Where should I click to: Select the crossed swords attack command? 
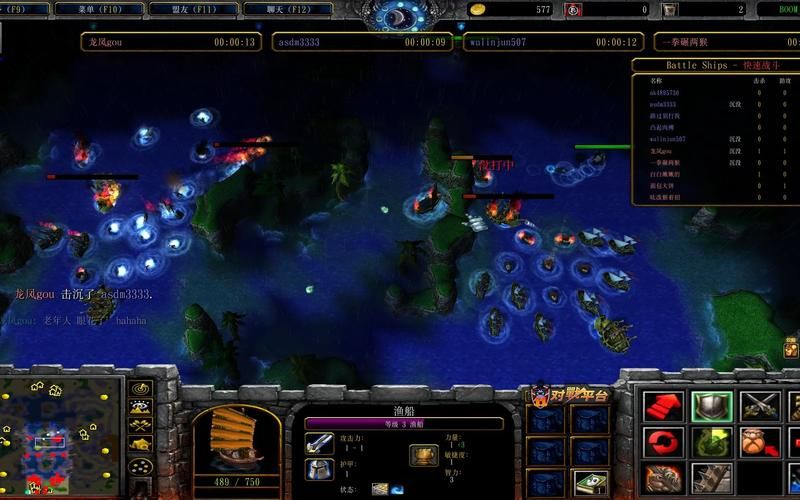point(759,406)
